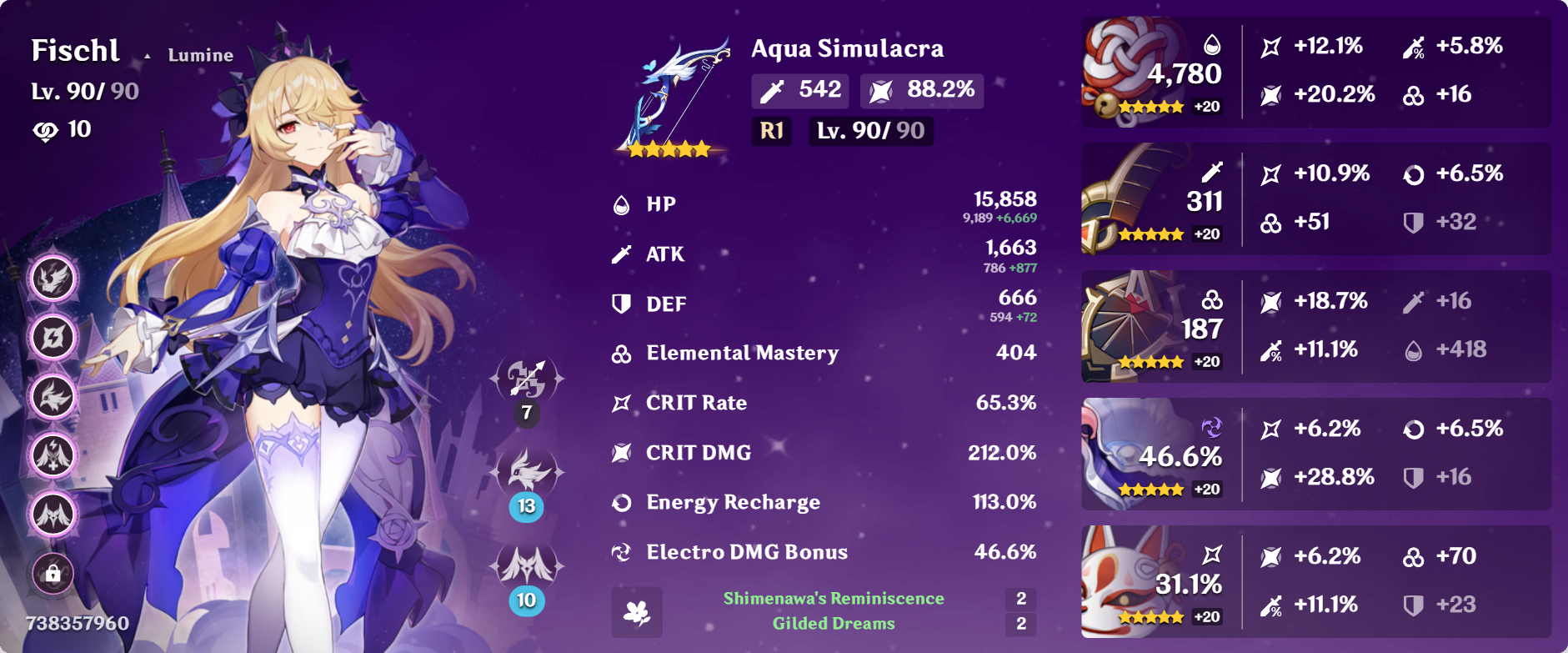
Task: Select the Aqua Simulacra bow icon
Action: pos(674,96)
